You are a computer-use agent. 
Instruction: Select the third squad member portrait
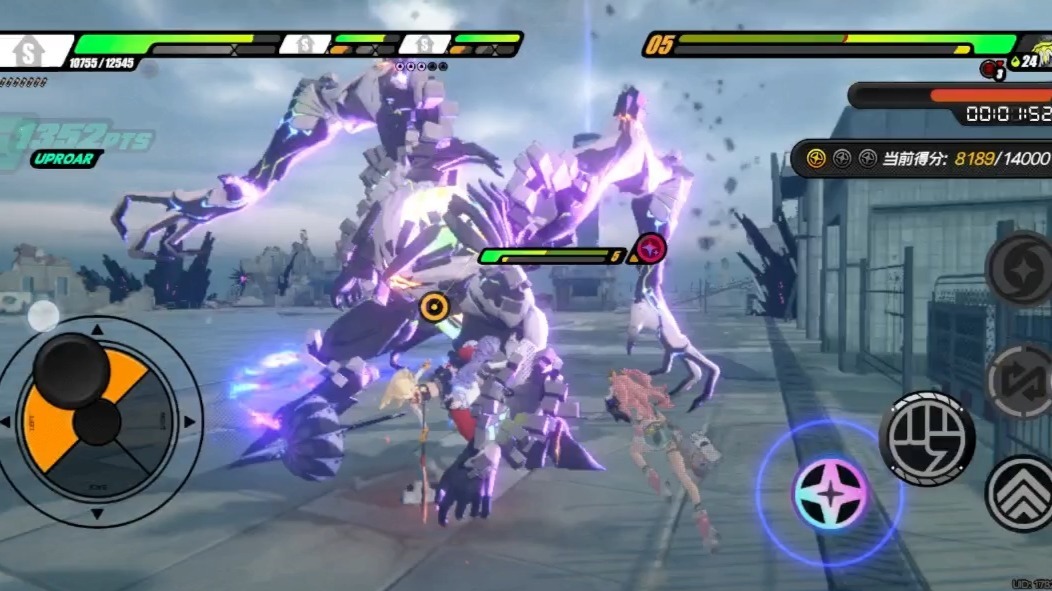click(424, 45)
